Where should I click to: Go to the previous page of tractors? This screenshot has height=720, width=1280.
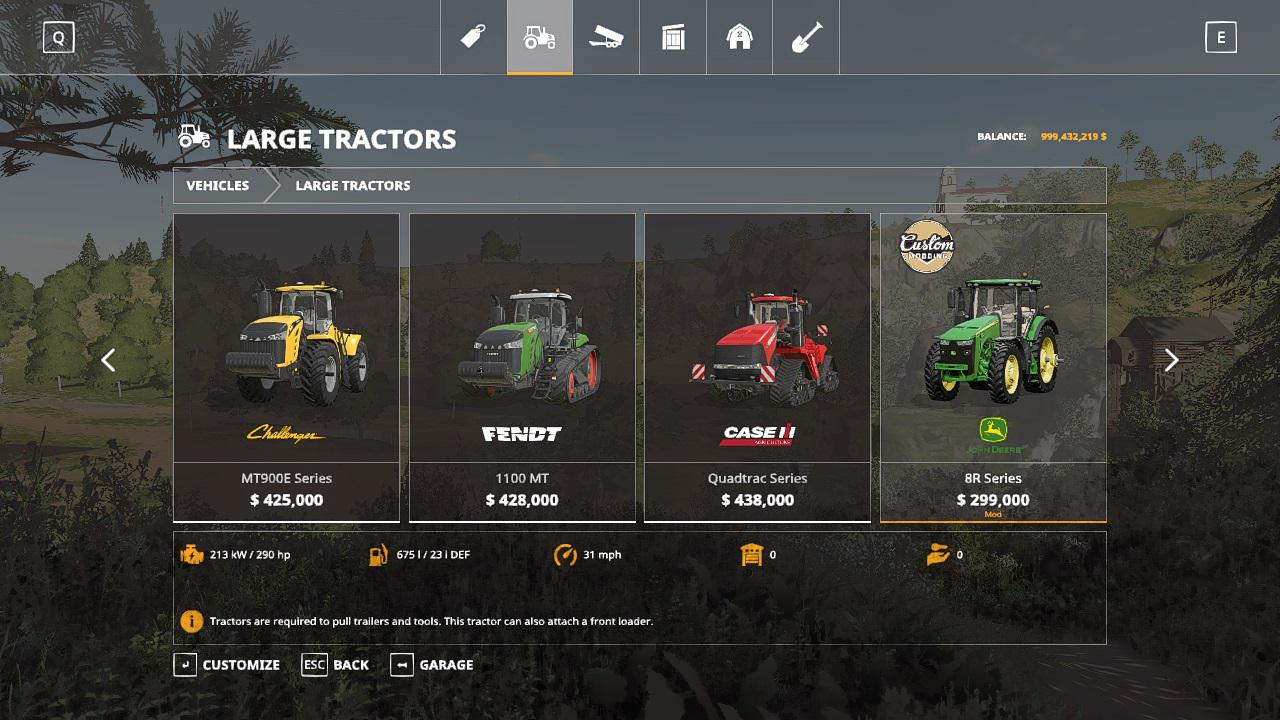point(108,360)
